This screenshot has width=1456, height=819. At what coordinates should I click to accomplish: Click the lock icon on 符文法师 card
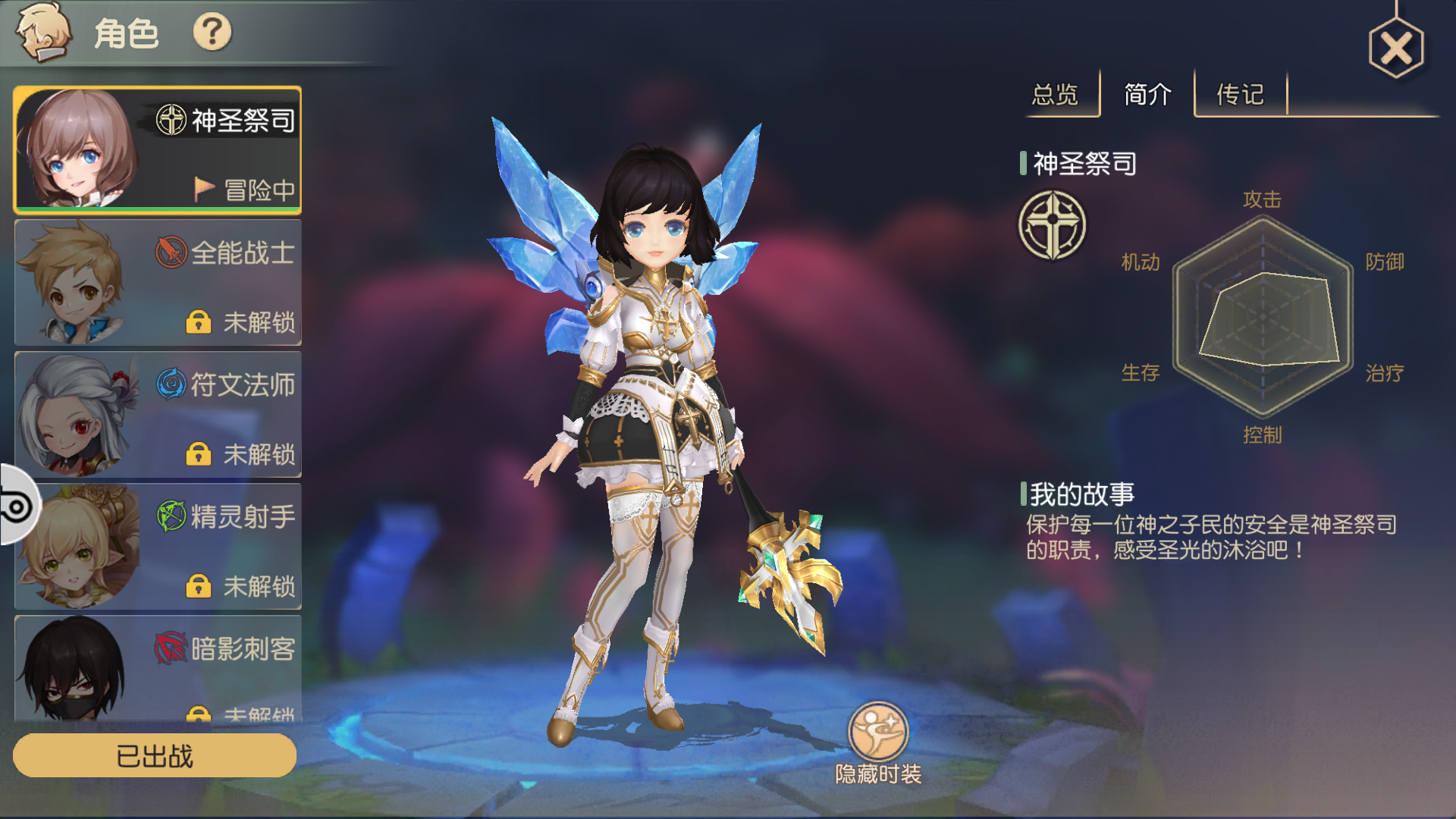click(198, 456)
